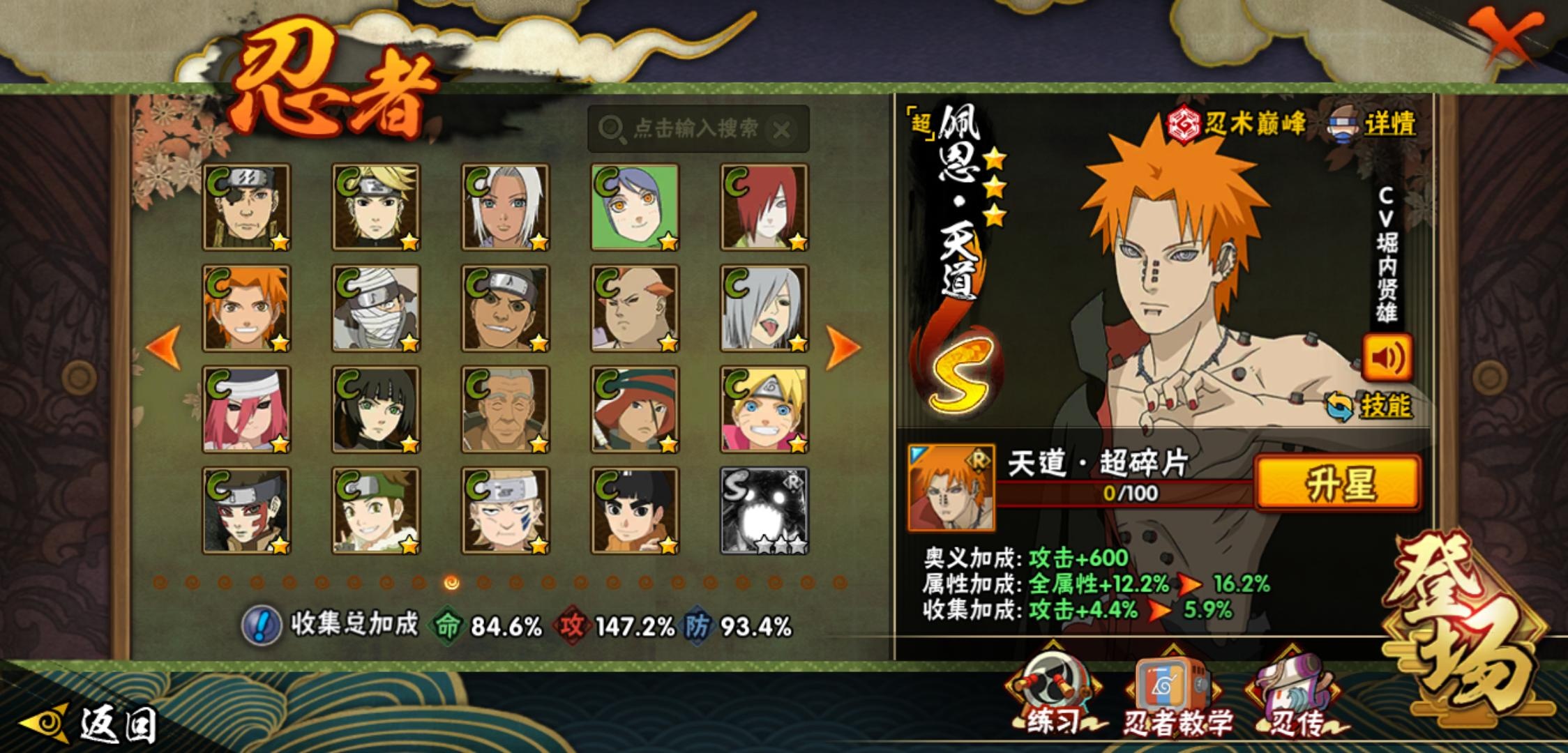Play the character voice sample
This screenshot has height=753, width=1568.
click(x=1387, y=358)
